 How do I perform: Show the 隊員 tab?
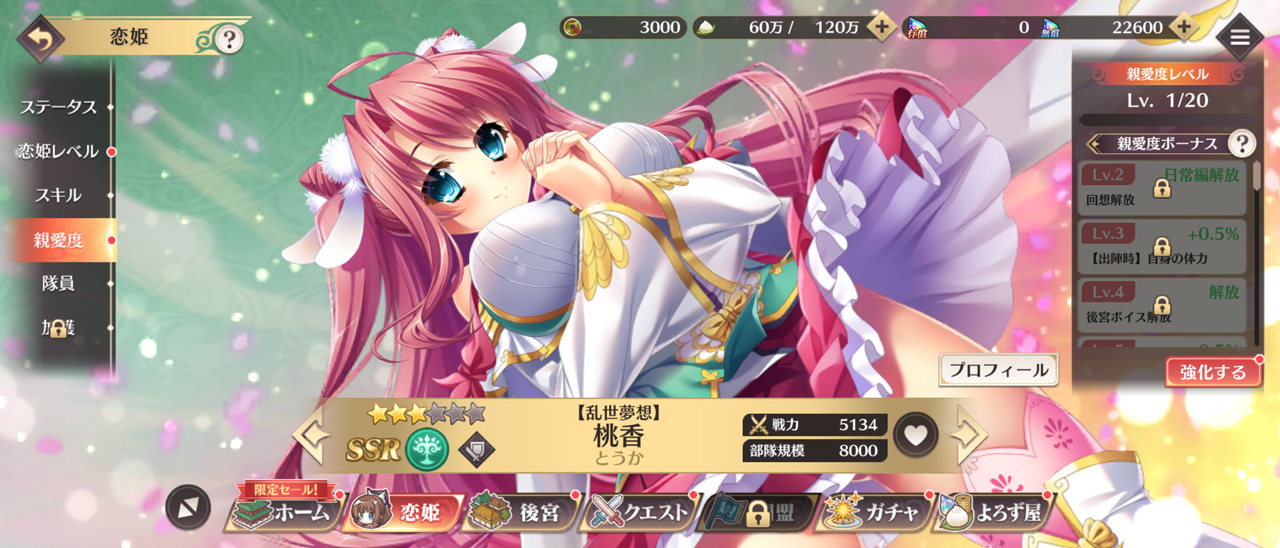pyautogui.click(x=58, y=283)
